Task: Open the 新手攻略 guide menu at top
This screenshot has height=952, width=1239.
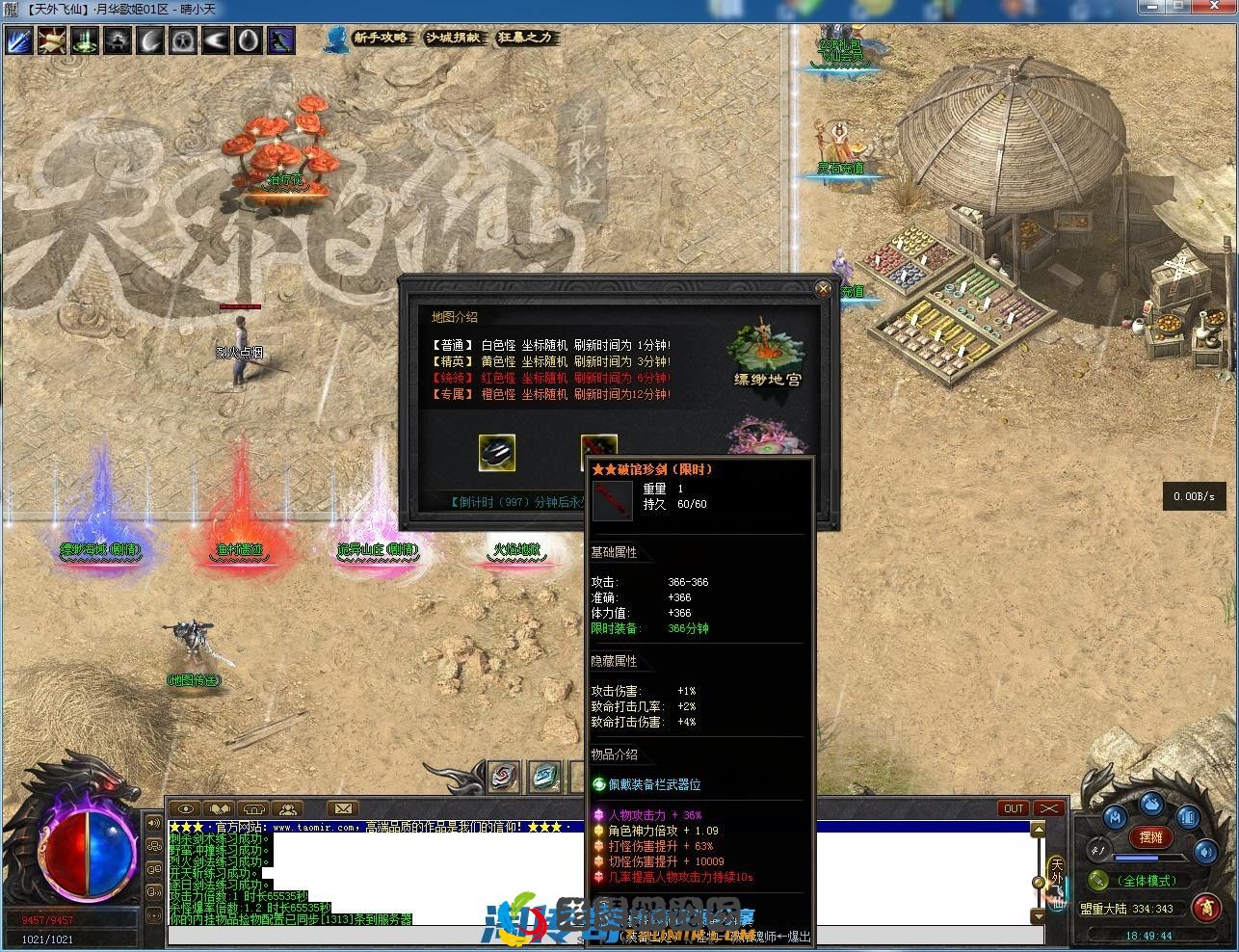Action: pyautogui.click(x=382, y=40)
